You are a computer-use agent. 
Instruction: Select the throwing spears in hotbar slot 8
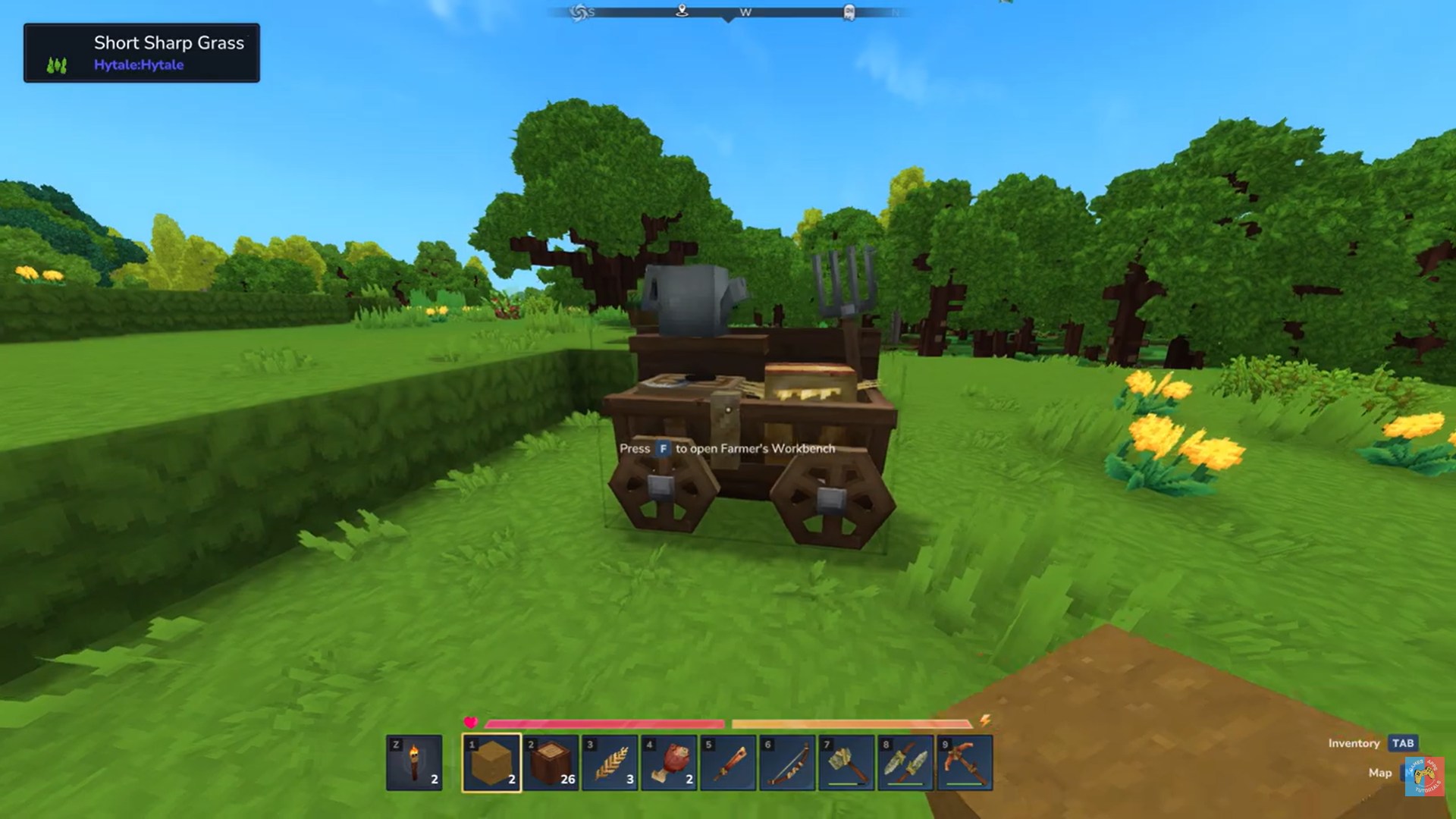pos(905,762)
